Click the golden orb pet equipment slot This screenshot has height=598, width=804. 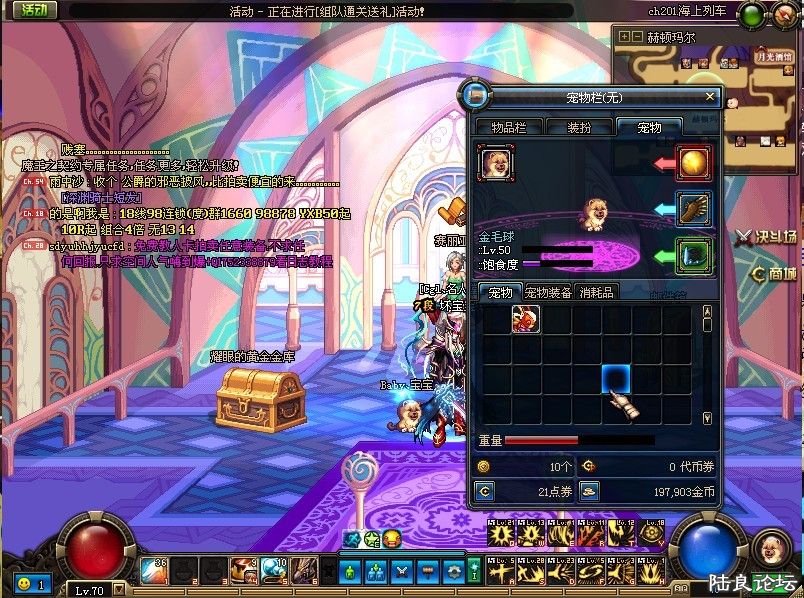[x=693, y=161]
